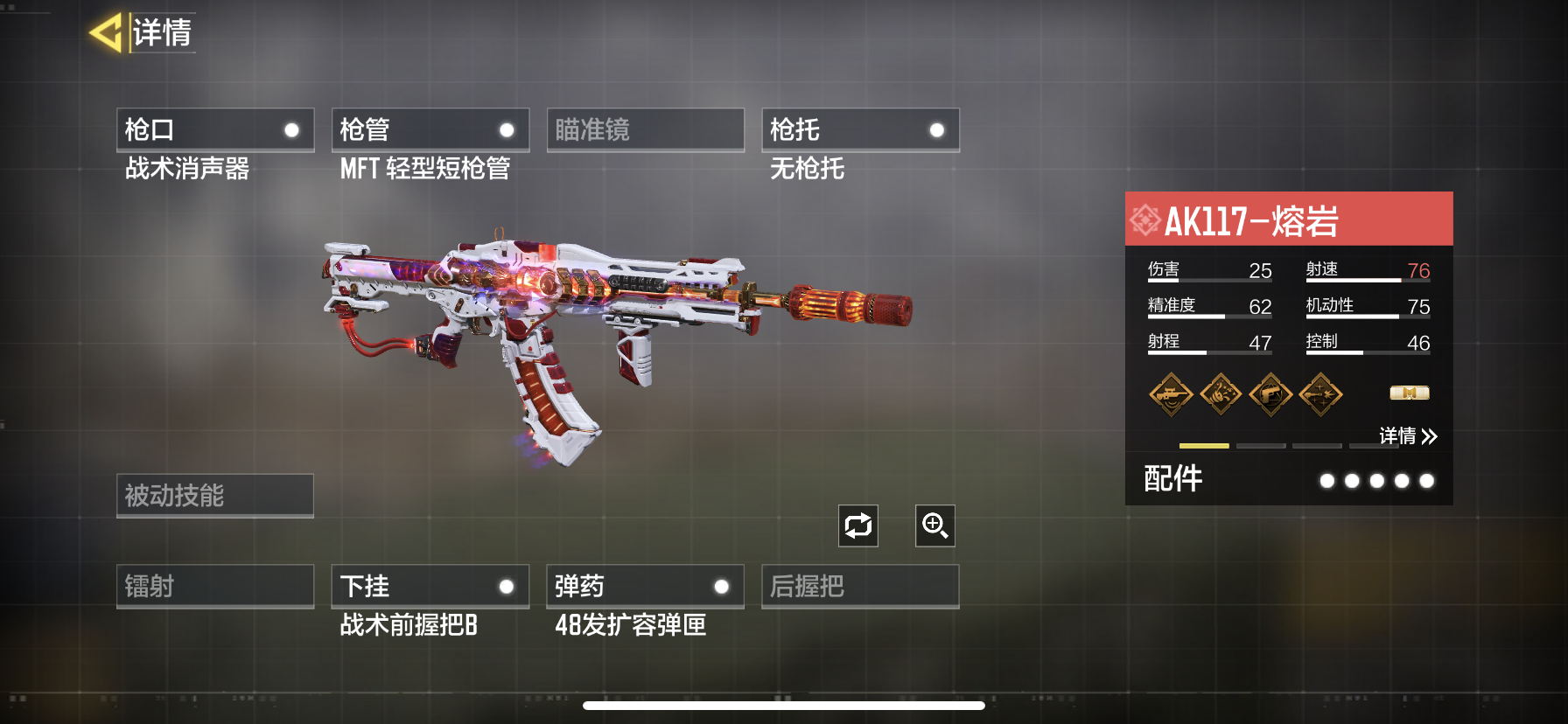Choose the 下挂 underbarrel slot
This screenshot has width=1568, height=724.
coord(430,586)
